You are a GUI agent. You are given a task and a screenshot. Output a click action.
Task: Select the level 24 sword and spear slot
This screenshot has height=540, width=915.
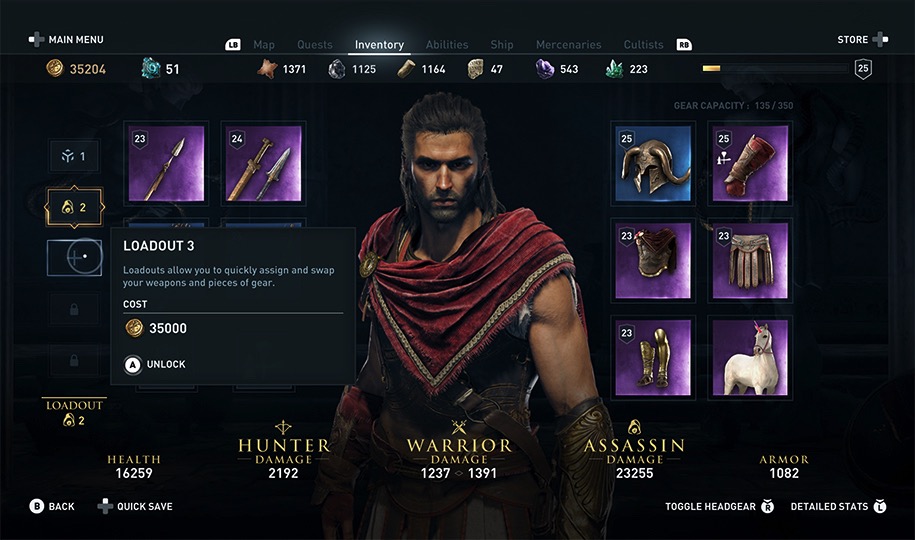(x=263, y=164)
